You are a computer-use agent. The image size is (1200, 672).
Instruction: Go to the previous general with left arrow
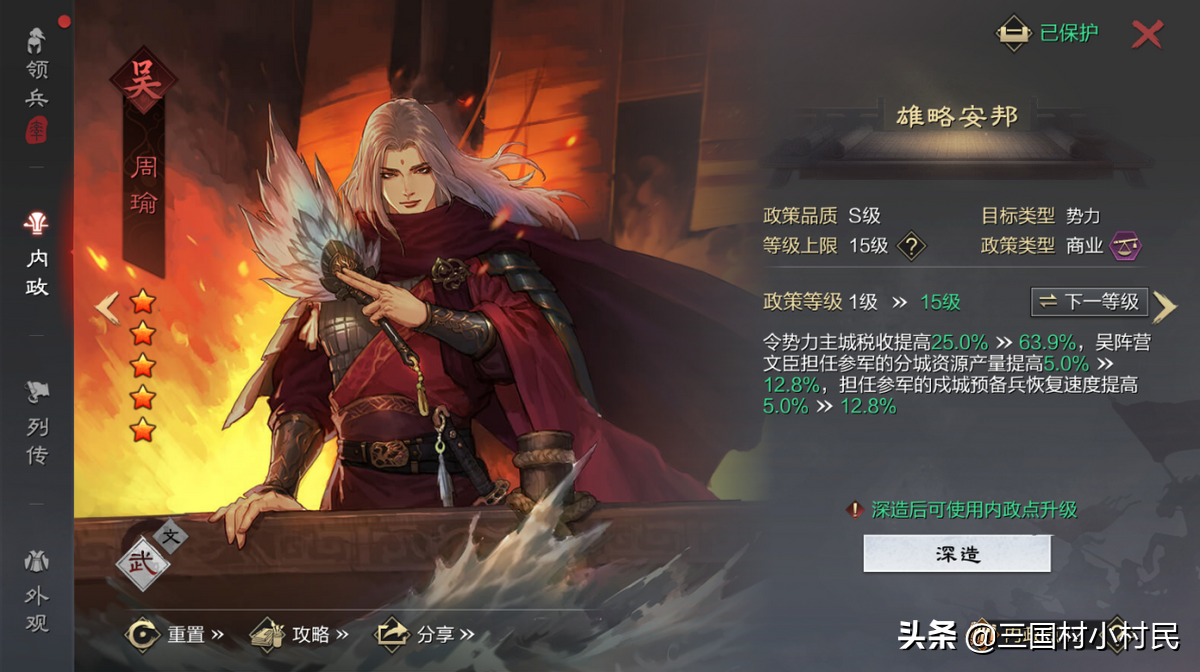(x=107, y=307)
